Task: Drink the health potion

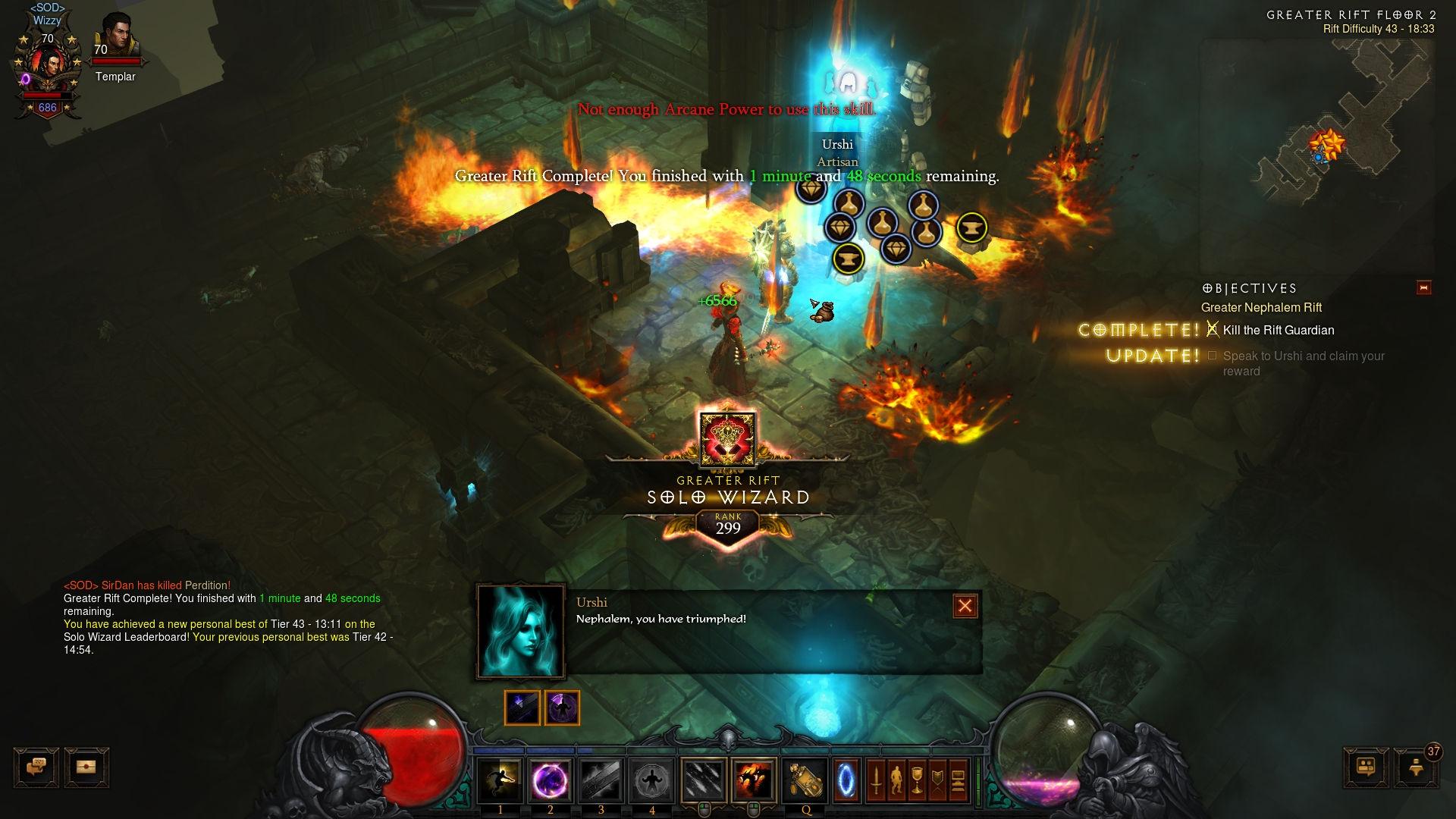Action: click(805, 780)
